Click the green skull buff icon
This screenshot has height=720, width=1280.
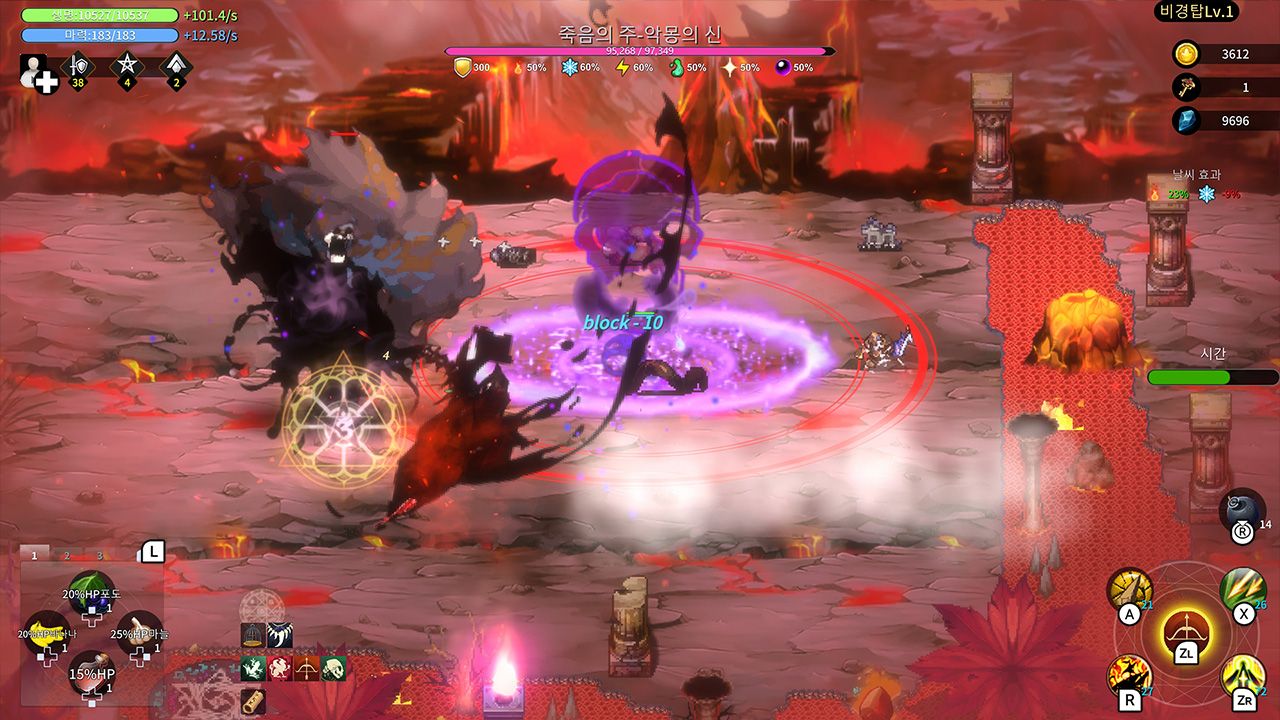click(333, 668)
